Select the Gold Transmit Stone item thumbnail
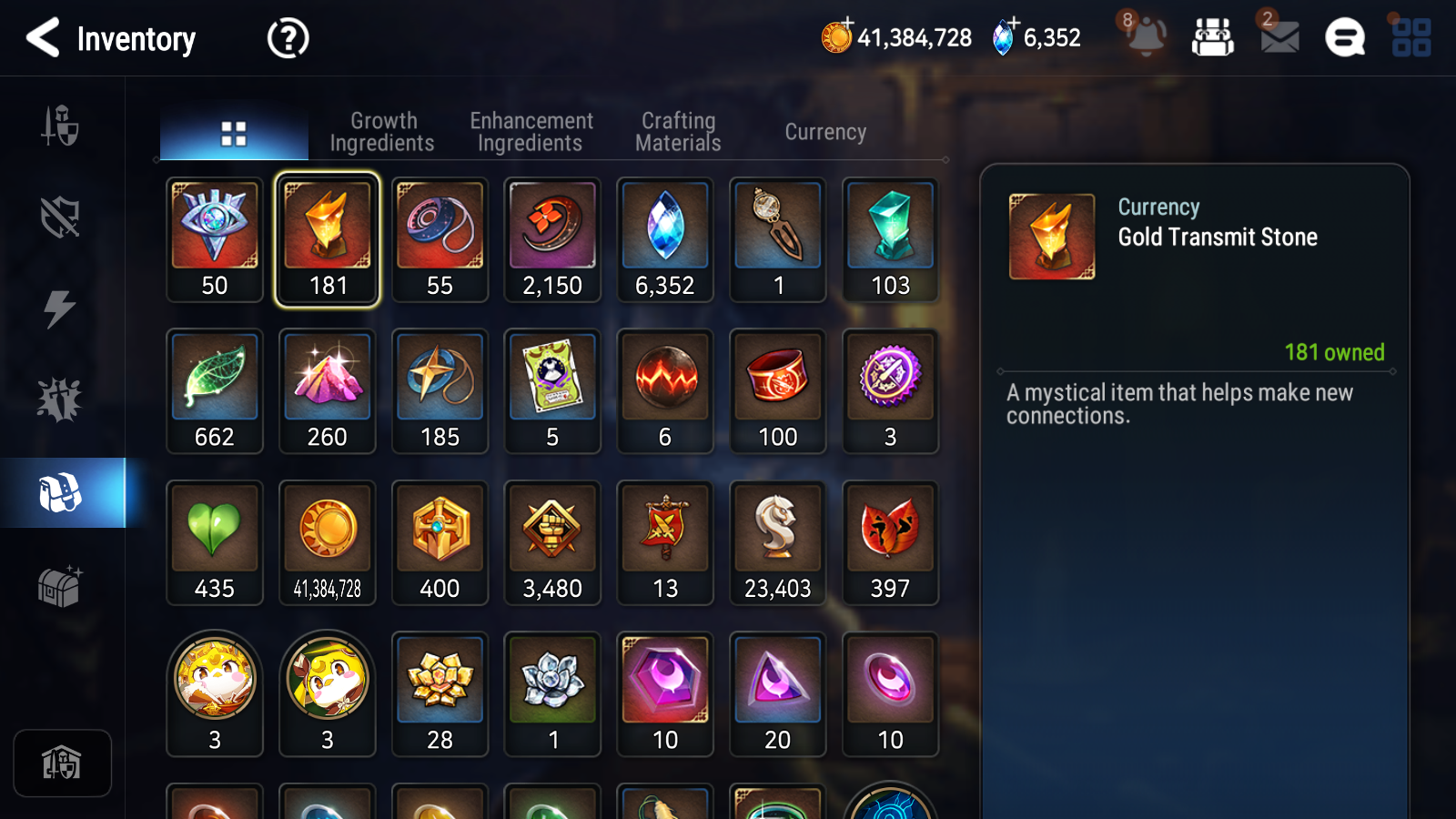This screenshot has width=1456, height=819. click(327, 226)
